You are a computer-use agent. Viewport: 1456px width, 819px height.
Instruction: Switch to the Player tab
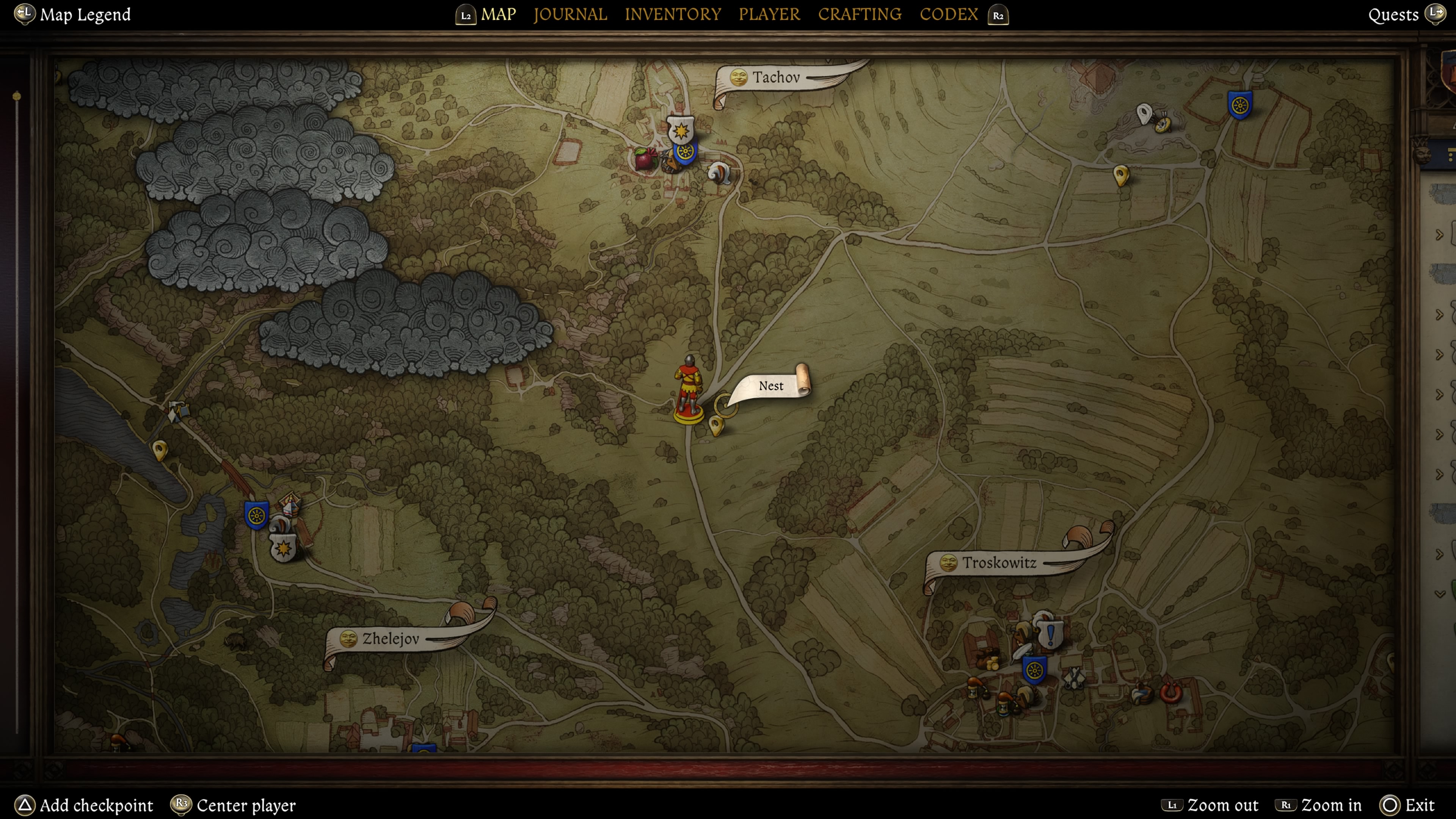[769, 14]
